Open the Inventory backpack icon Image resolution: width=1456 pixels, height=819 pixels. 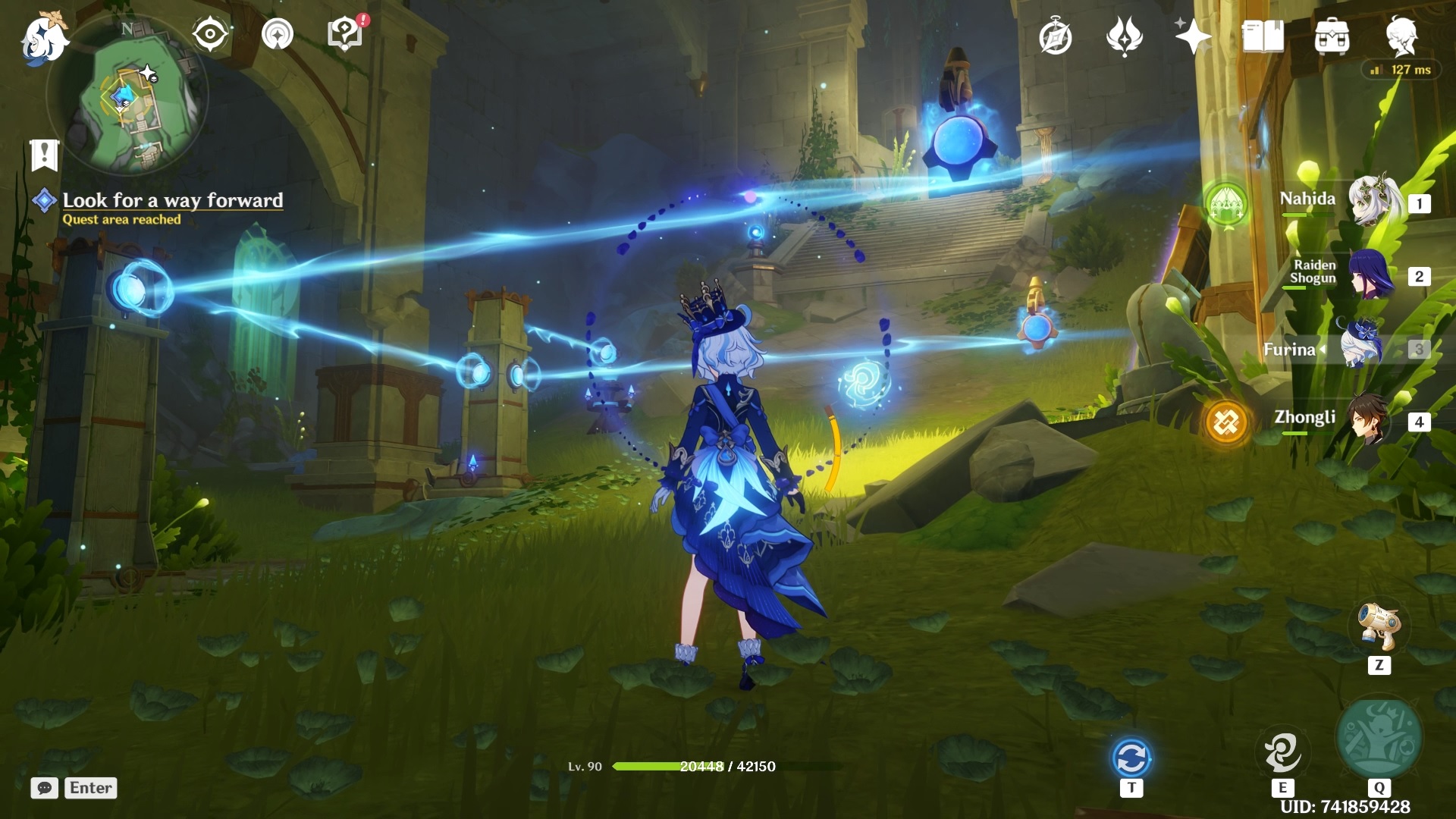1332,37
